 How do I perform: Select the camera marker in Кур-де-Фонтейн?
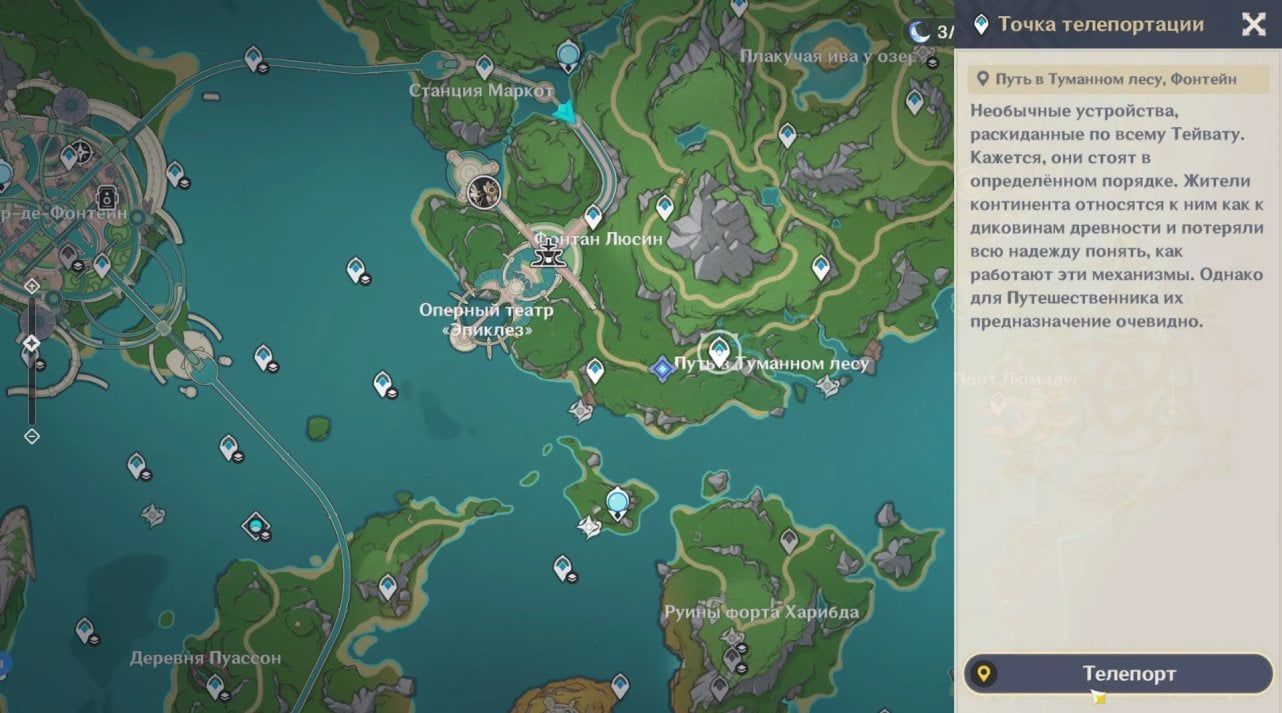(x=106, y=197)
